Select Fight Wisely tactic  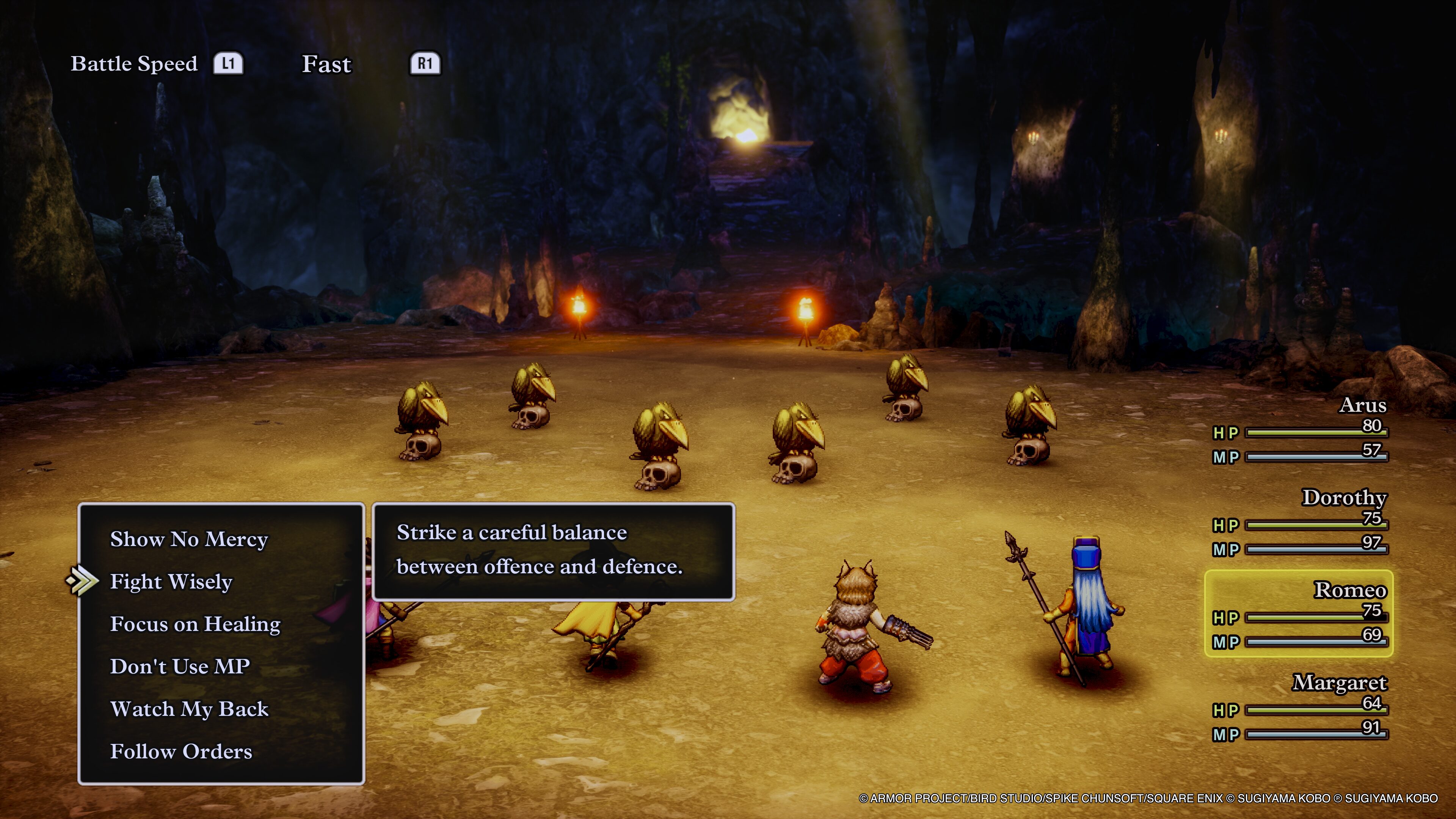pyautogui.click(x=171, y=582)
